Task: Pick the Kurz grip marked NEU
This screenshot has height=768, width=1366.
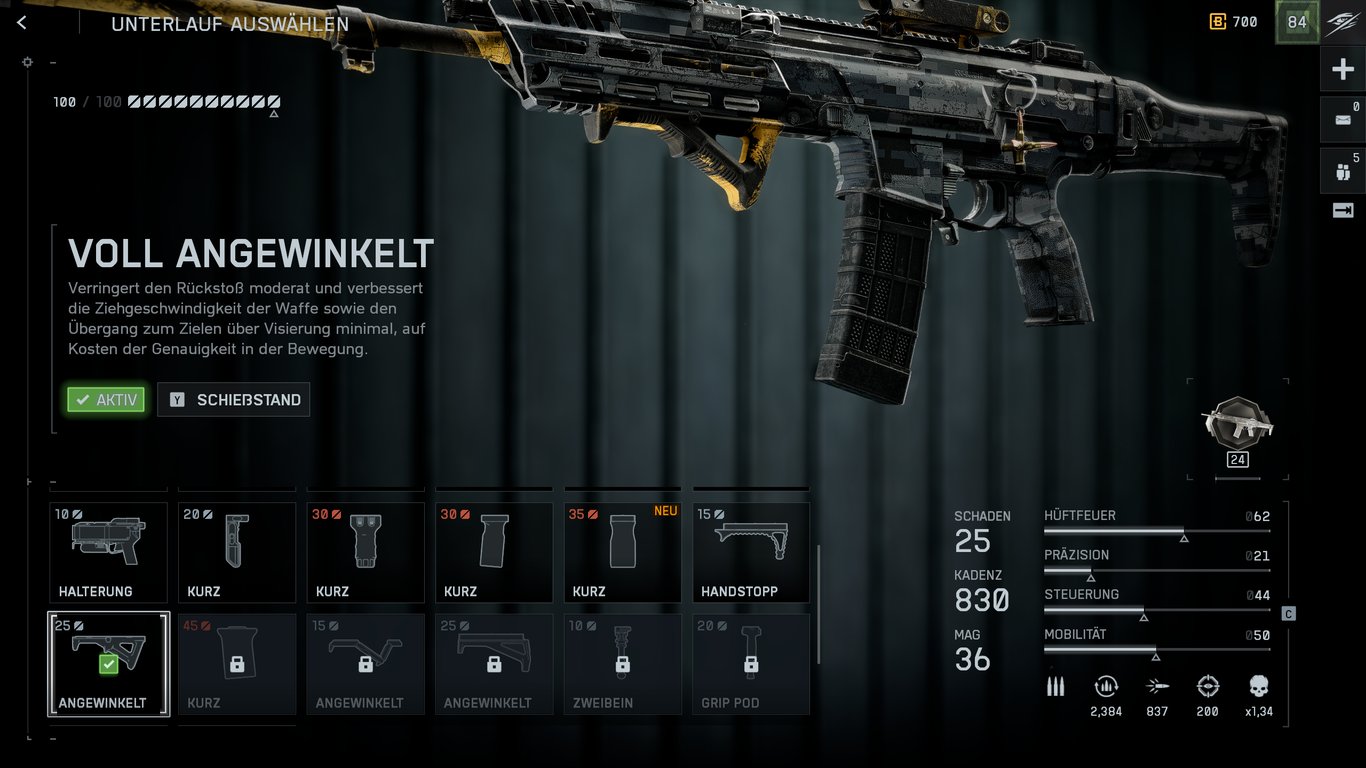Action: (623, 552)
